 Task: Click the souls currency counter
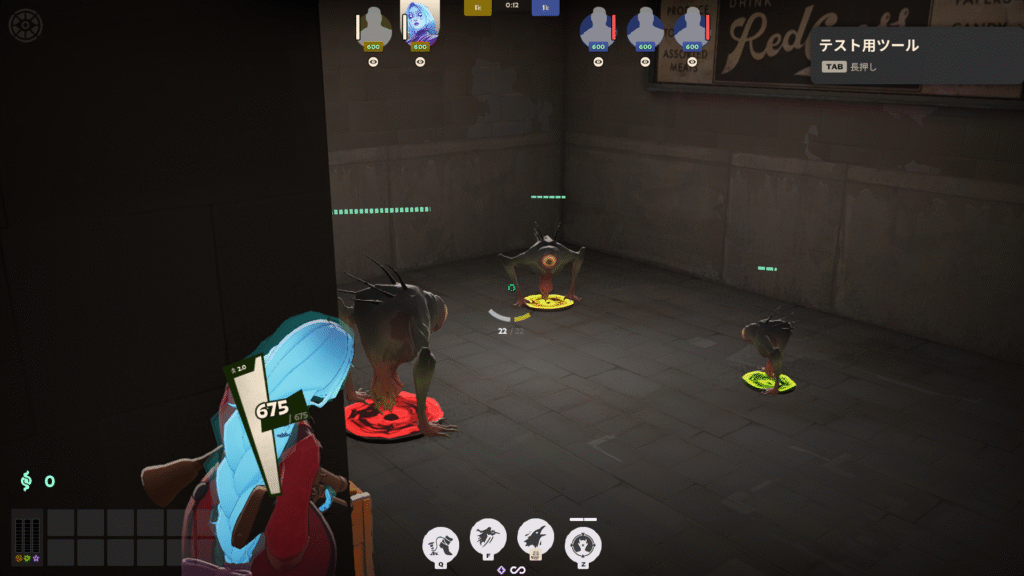[37, 481]
